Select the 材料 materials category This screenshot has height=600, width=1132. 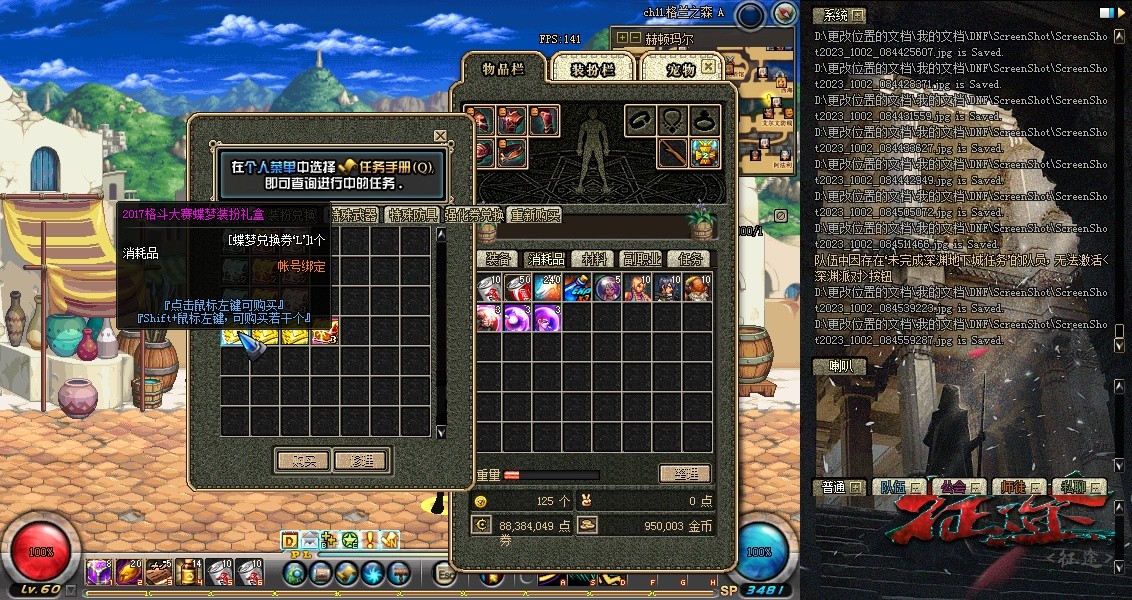click(x=594, y=259)
